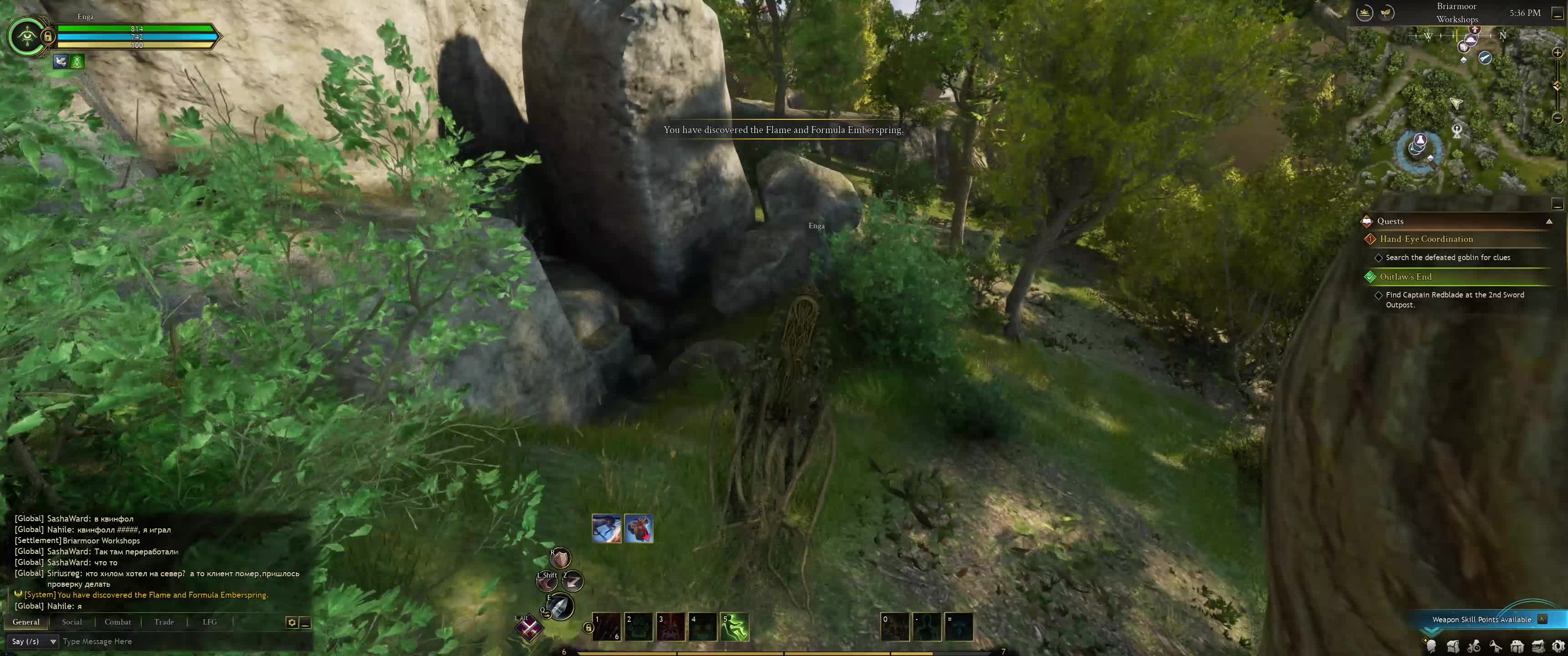Toggle the hotbar lock icon
Screen dimensions: 1568x656
(588, 627)
